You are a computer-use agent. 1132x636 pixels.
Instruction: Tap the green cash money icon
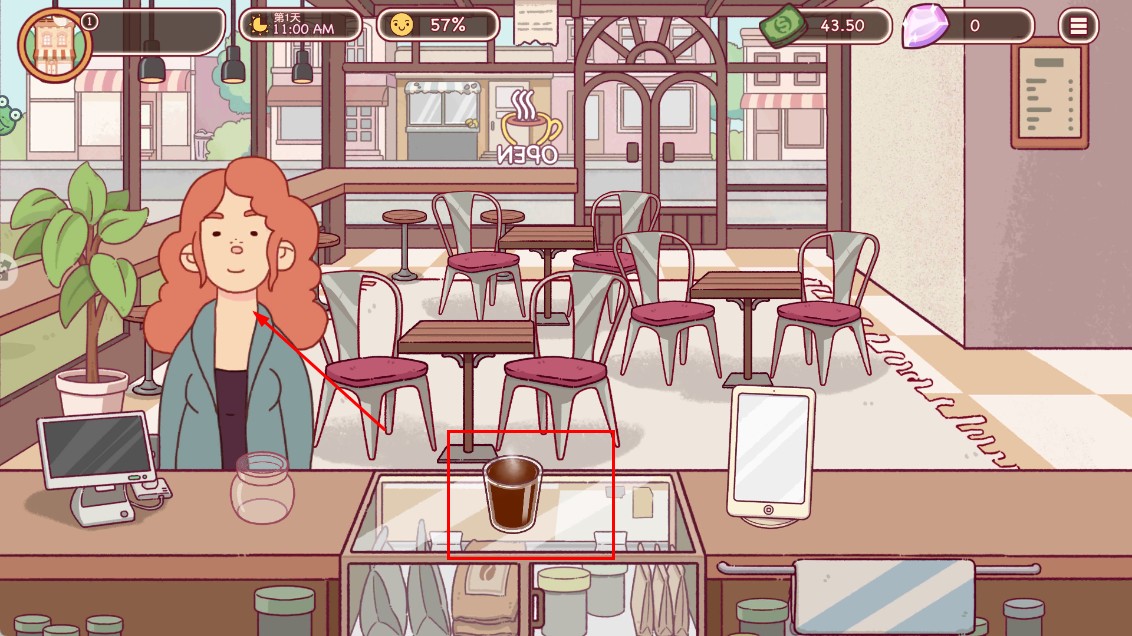click(781, 27)
